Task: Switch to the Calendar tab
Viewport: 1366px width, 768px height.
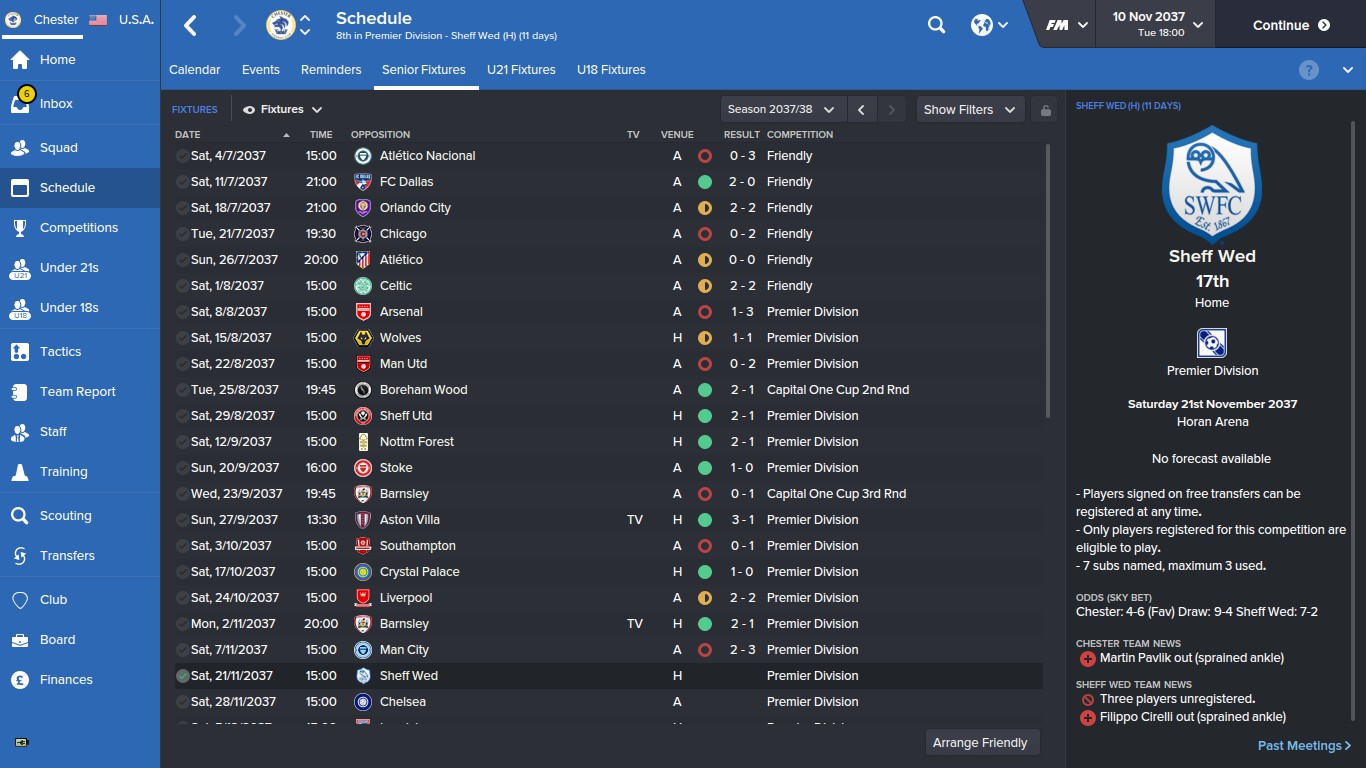Action: click(x=194, y=70)
